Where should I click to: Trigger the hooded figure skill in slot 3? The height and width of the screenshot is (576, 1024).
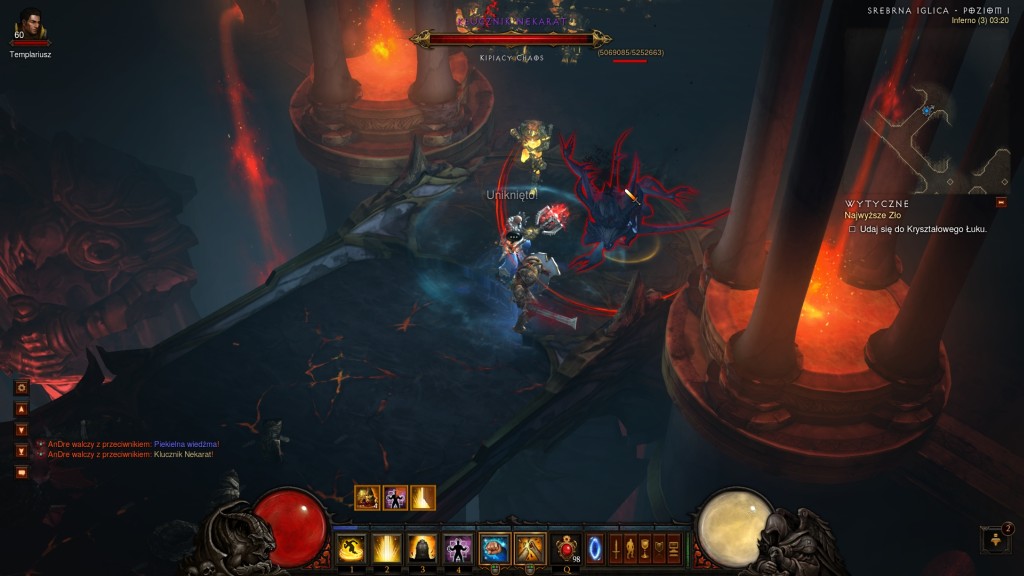click(x=421, y=548)
